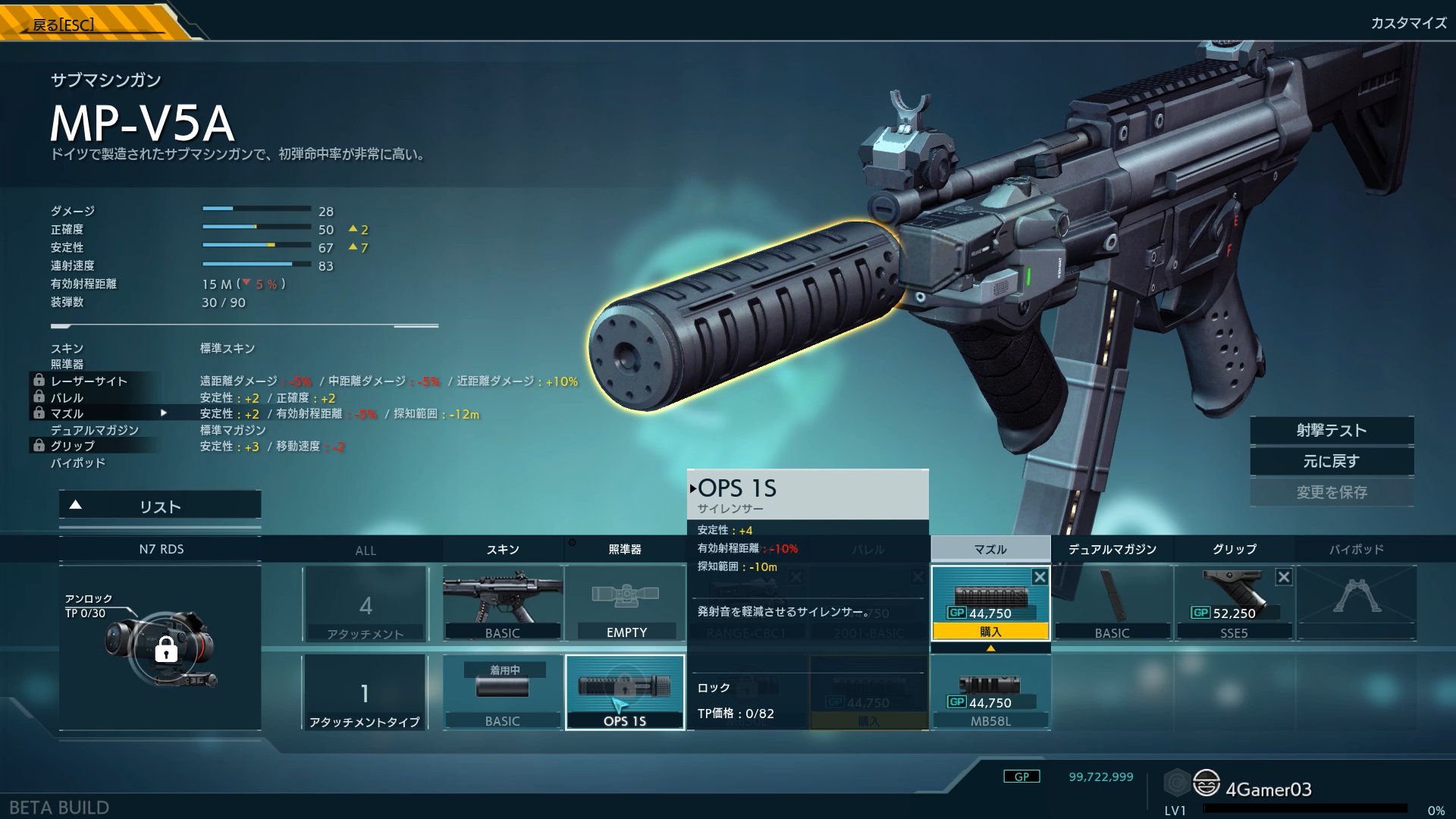Screen dimensions: 1456x819
Task: Start the 射撃テスト shooting test
Action: click(1332, 431)
